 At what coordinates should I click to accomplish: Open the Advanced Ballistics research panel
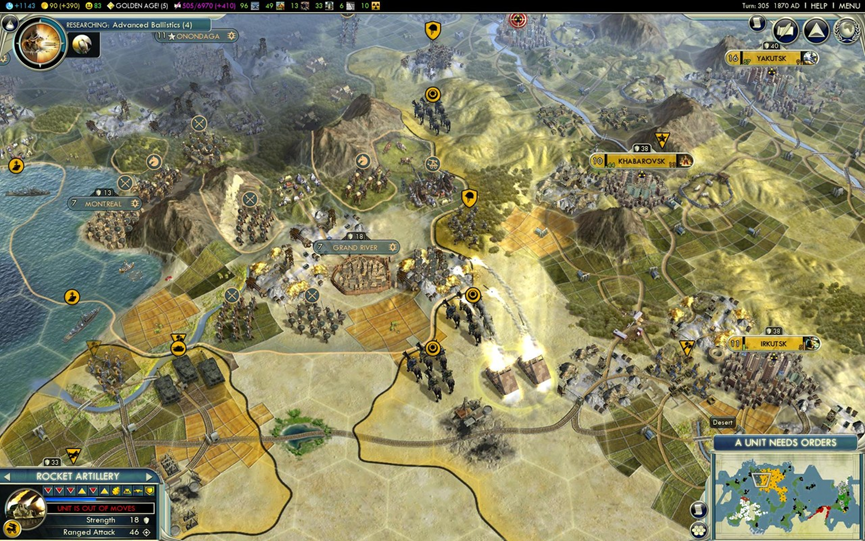pos(130,24)
